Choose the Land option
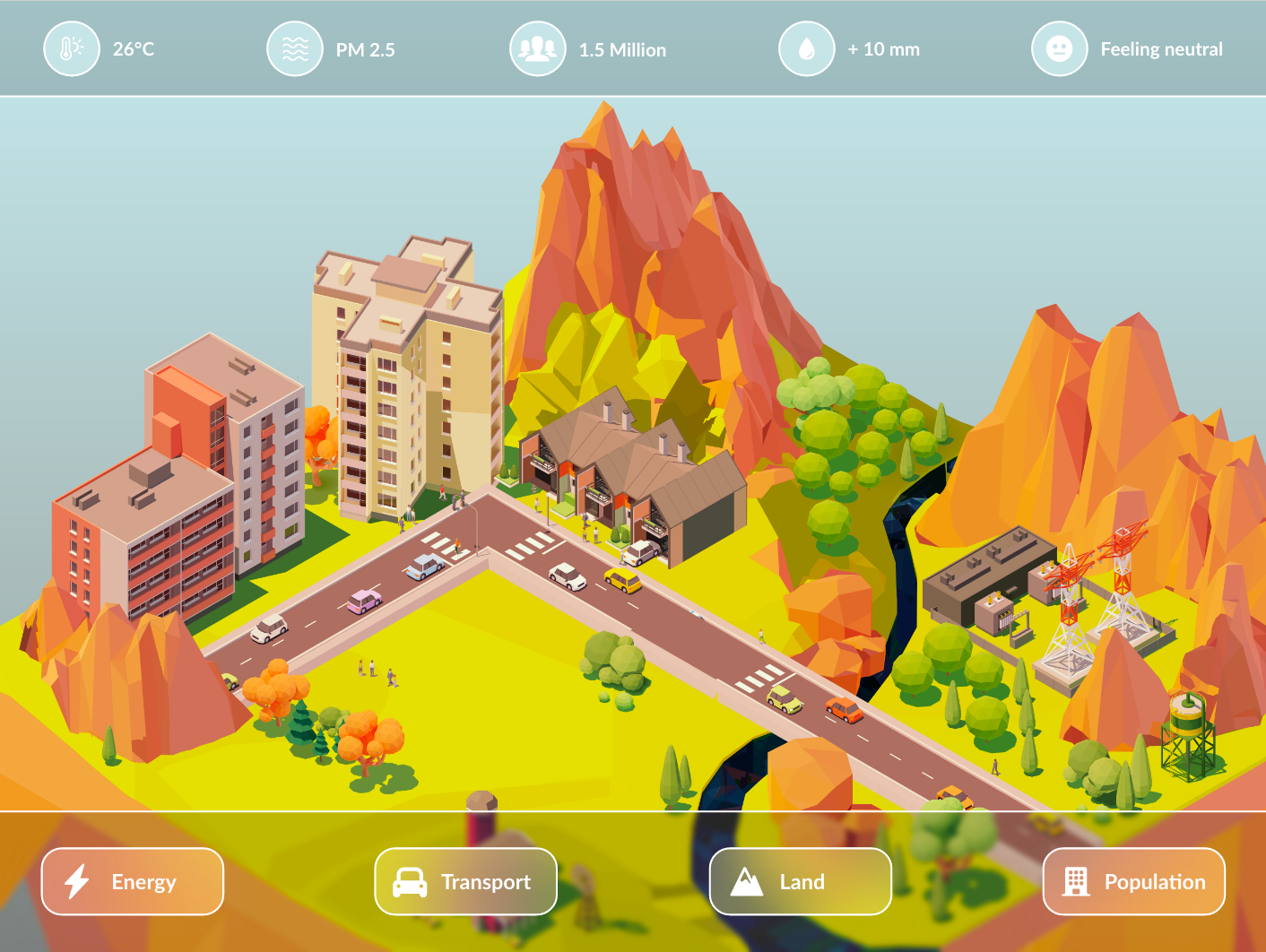The image size is (1266, 952). (x=801, y=881)
